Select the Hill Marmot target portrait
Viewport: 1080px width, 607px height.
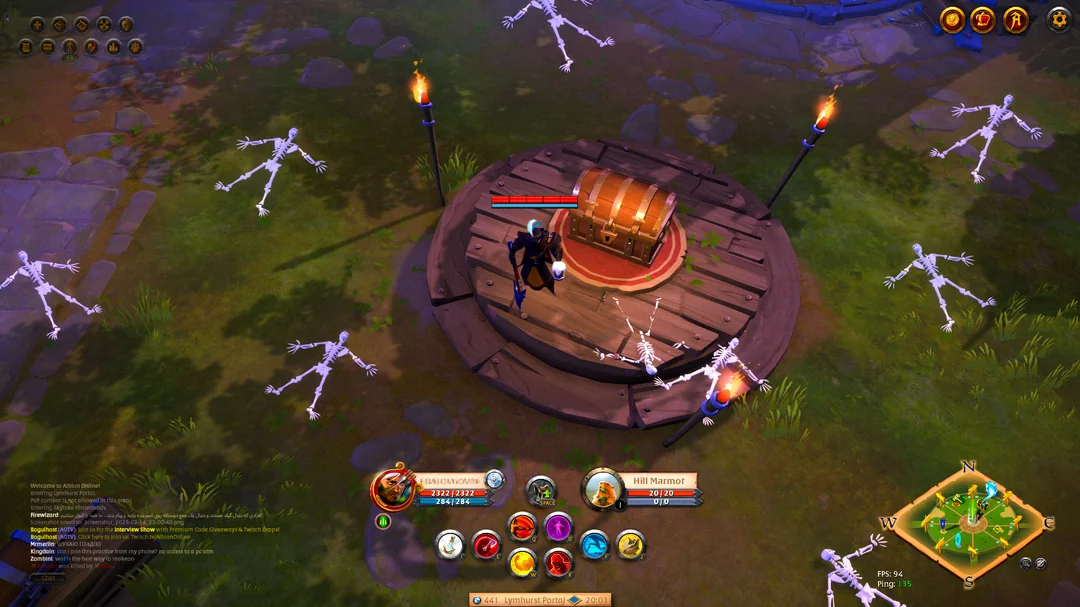[603, 489]
